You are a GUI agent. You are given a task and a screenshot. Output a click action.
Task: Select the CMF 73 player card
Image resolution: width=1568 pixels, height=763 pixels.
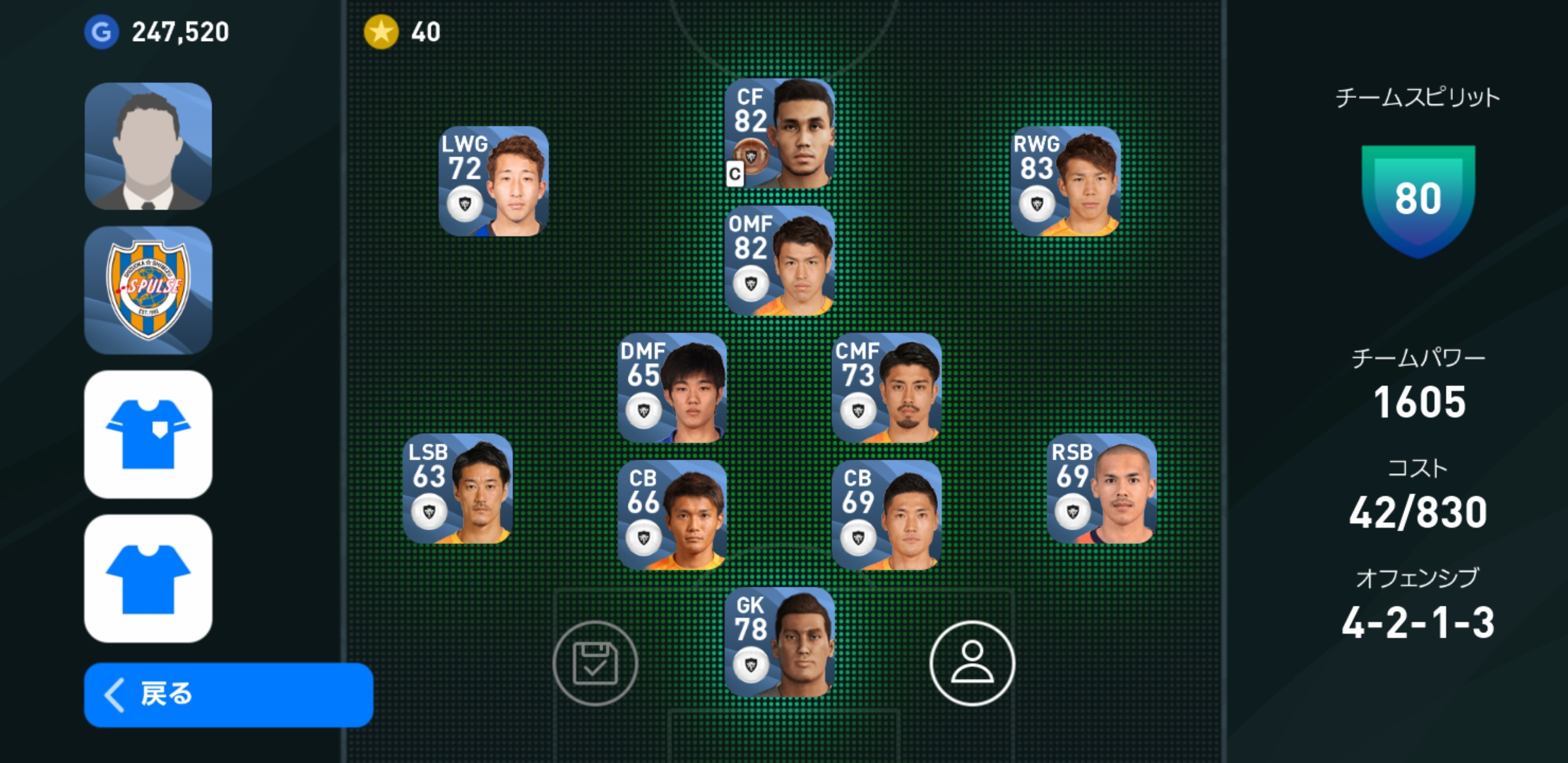[x=886, y=388]
